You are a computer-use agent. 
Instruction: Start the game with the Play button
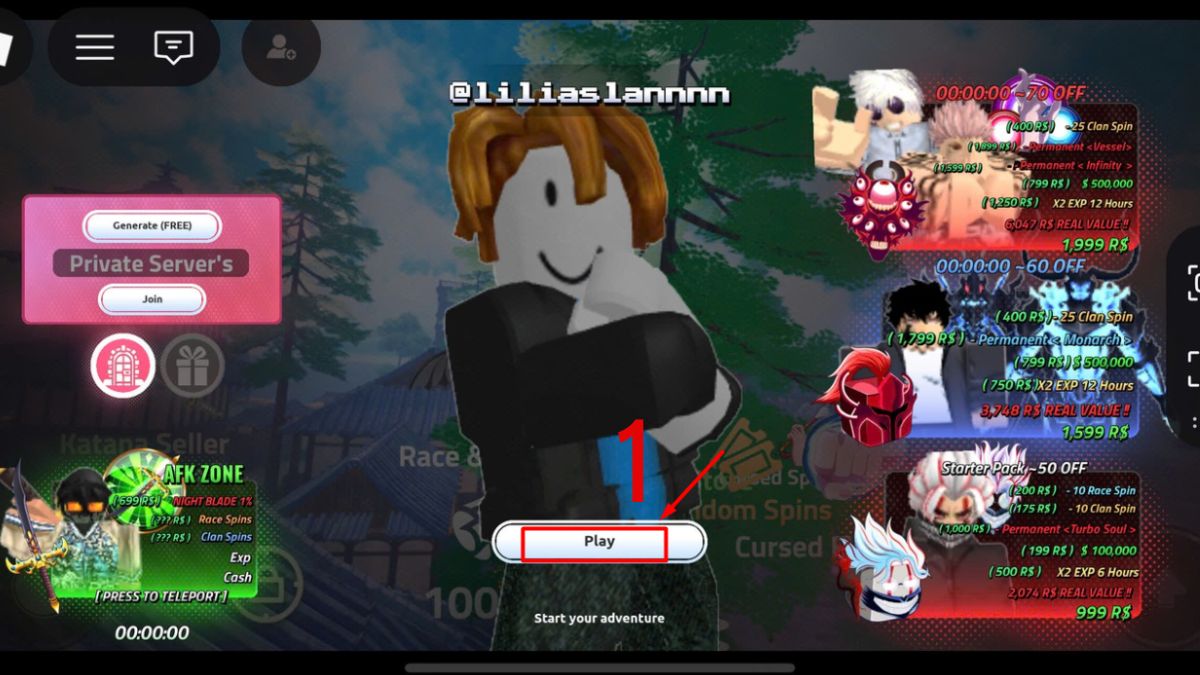click(599, 541)
